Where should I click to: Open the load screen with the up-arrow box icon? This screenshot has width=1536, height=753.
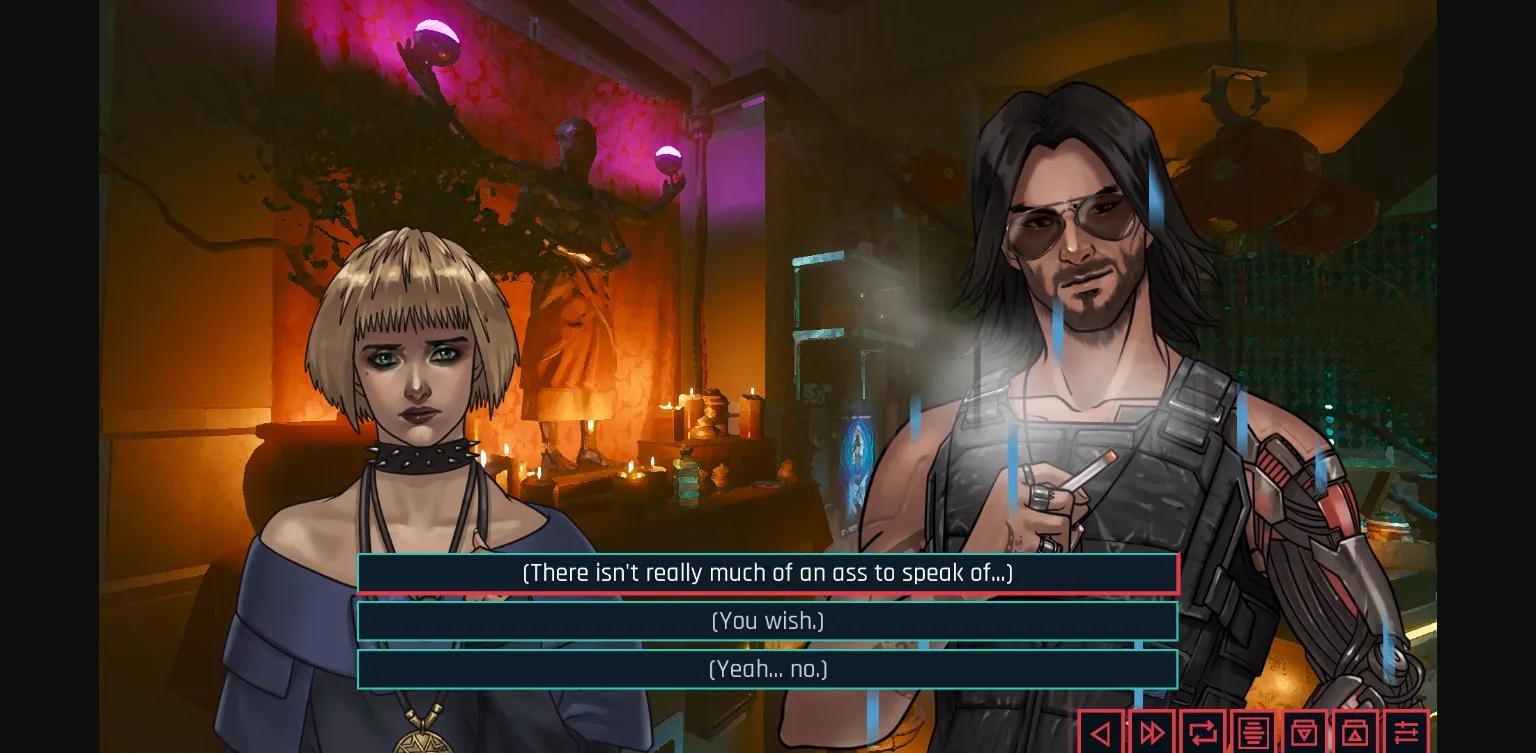[1356, 731]
